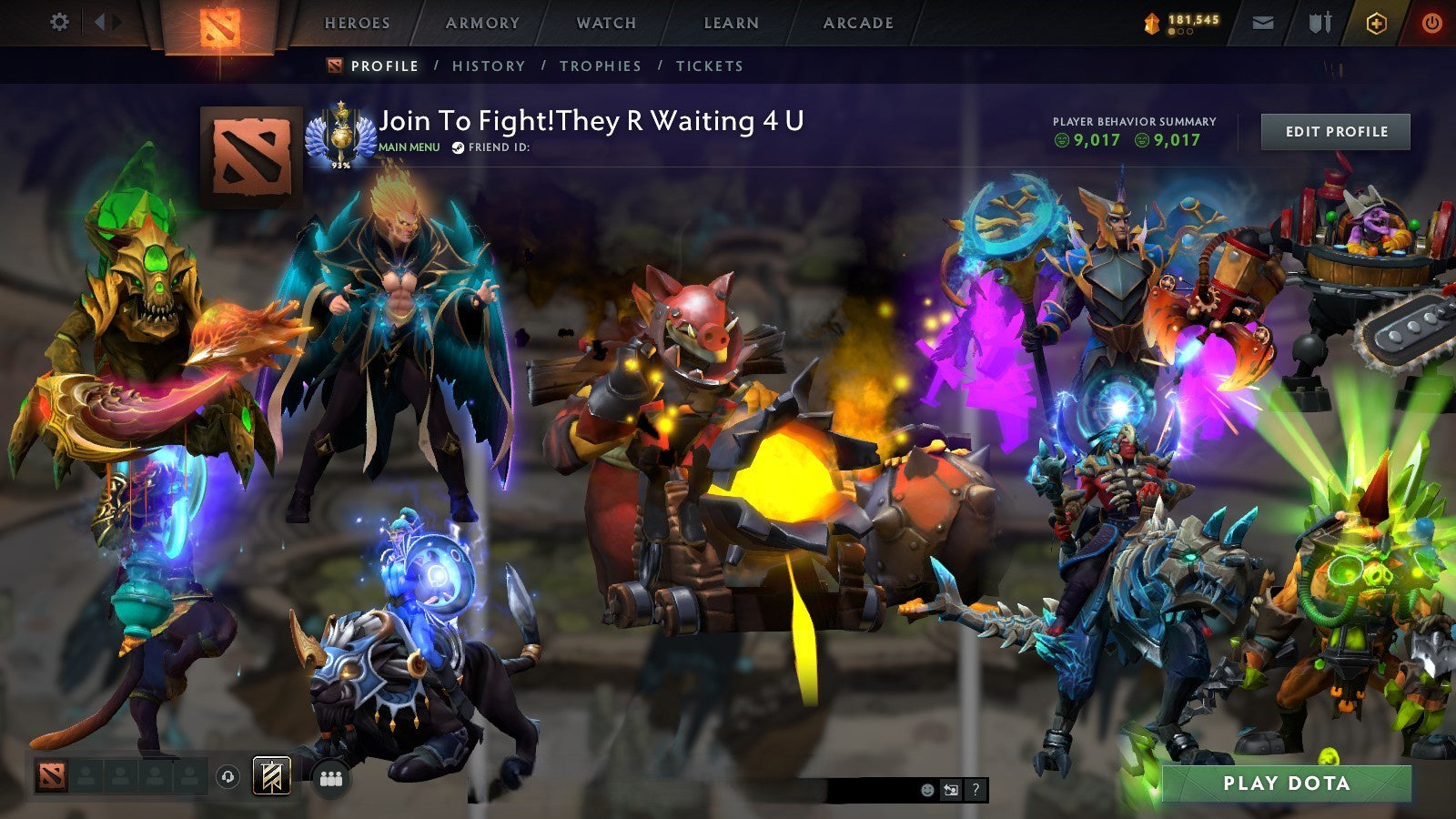This screenshot has height=819, width=1456.
Task: Click the Dota Plus hexagon icon
Action: tap(1376, 23)
